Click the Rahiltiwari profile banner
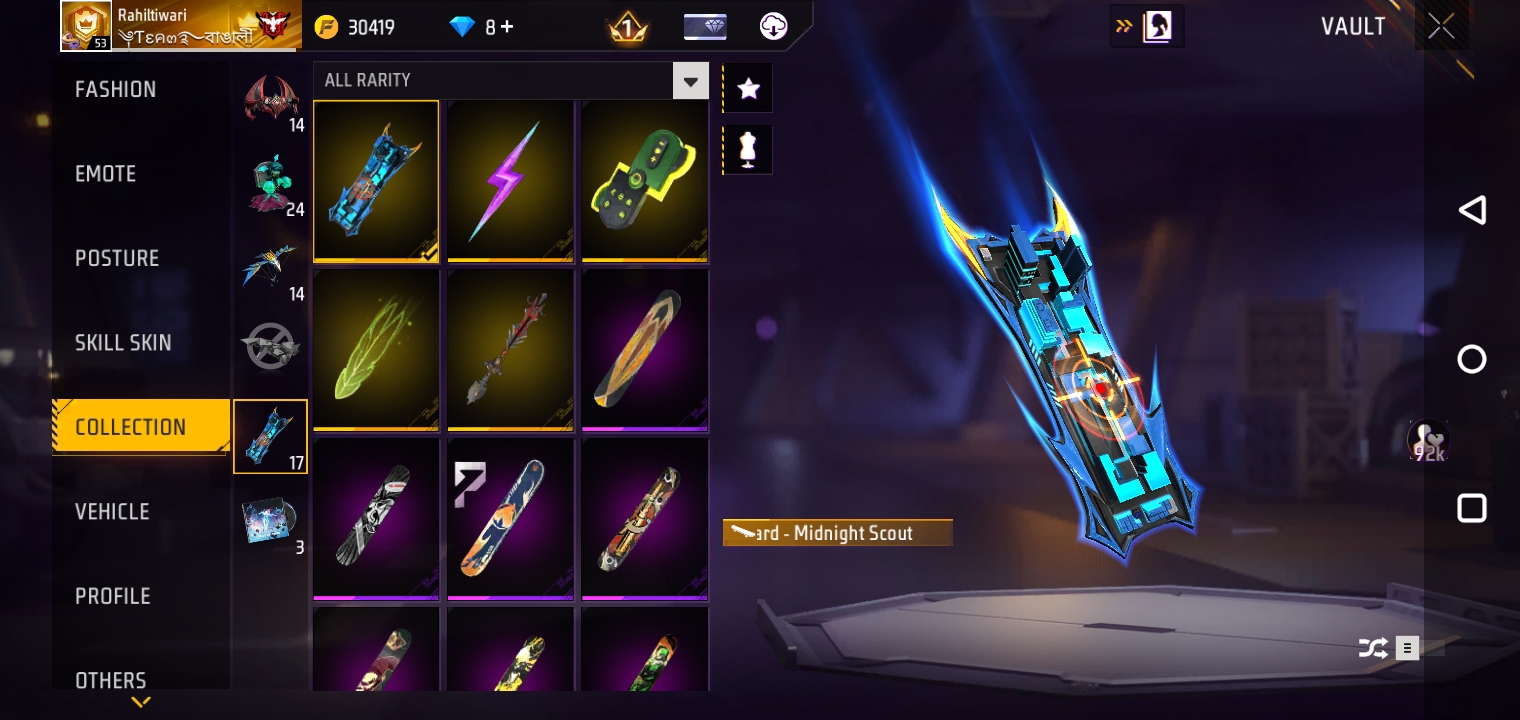The image size is (1520, 720). (180, 26)
